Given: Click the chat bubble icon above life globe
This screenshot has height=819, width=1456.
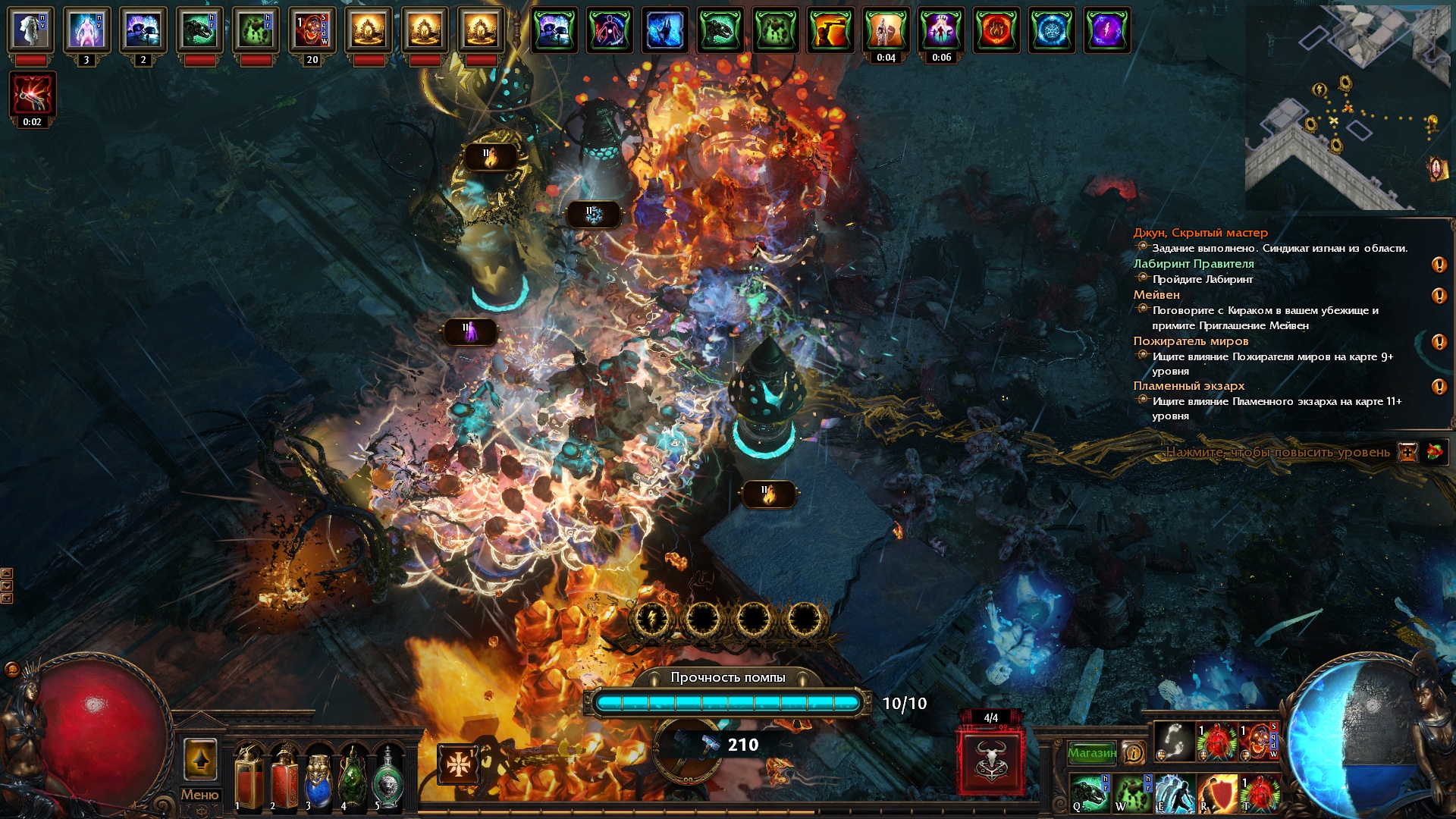Looking at the screenshot, I should coord(12,669).
